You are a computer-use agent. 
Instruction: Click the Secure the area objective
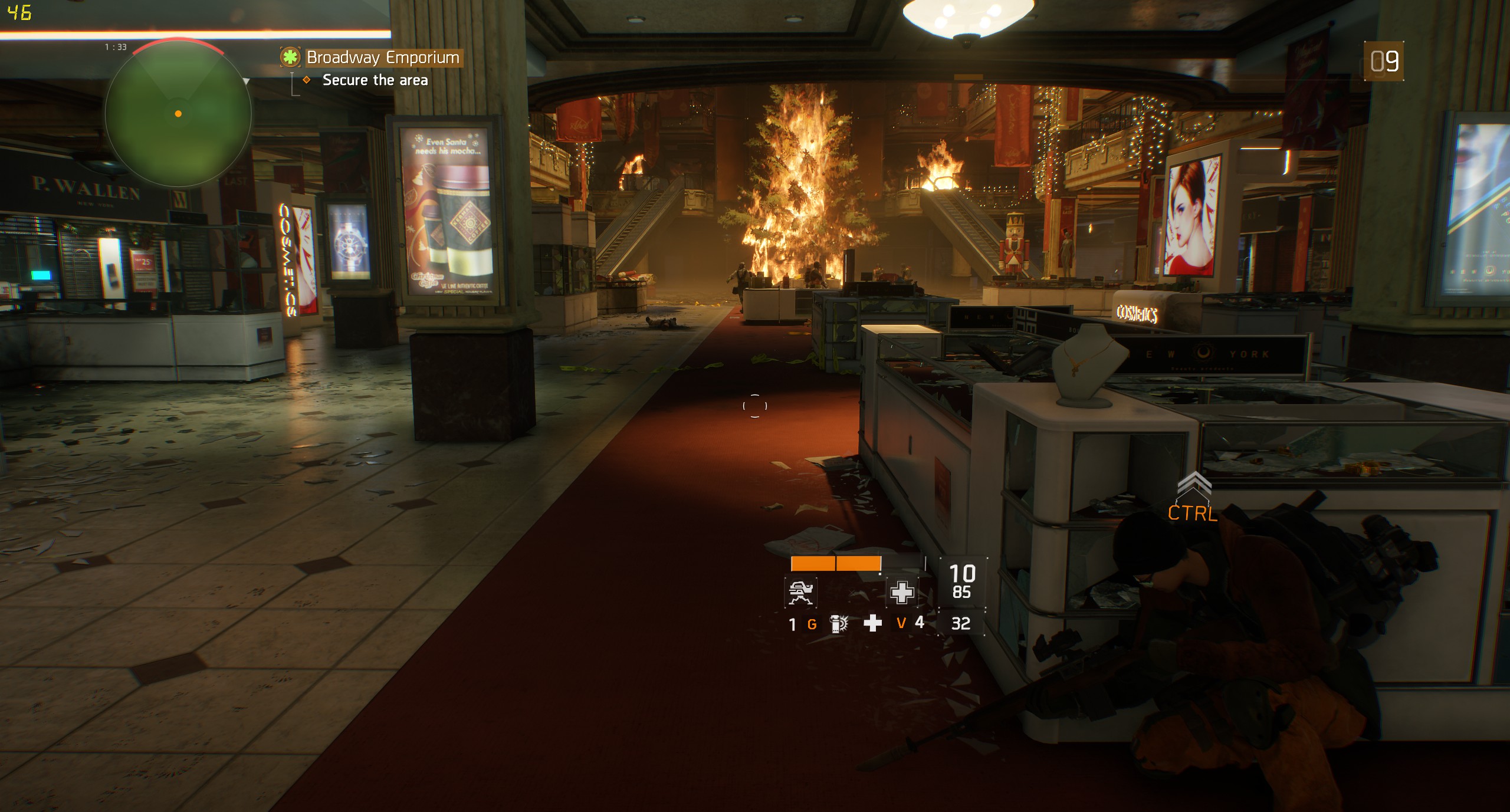coord(375,80)
